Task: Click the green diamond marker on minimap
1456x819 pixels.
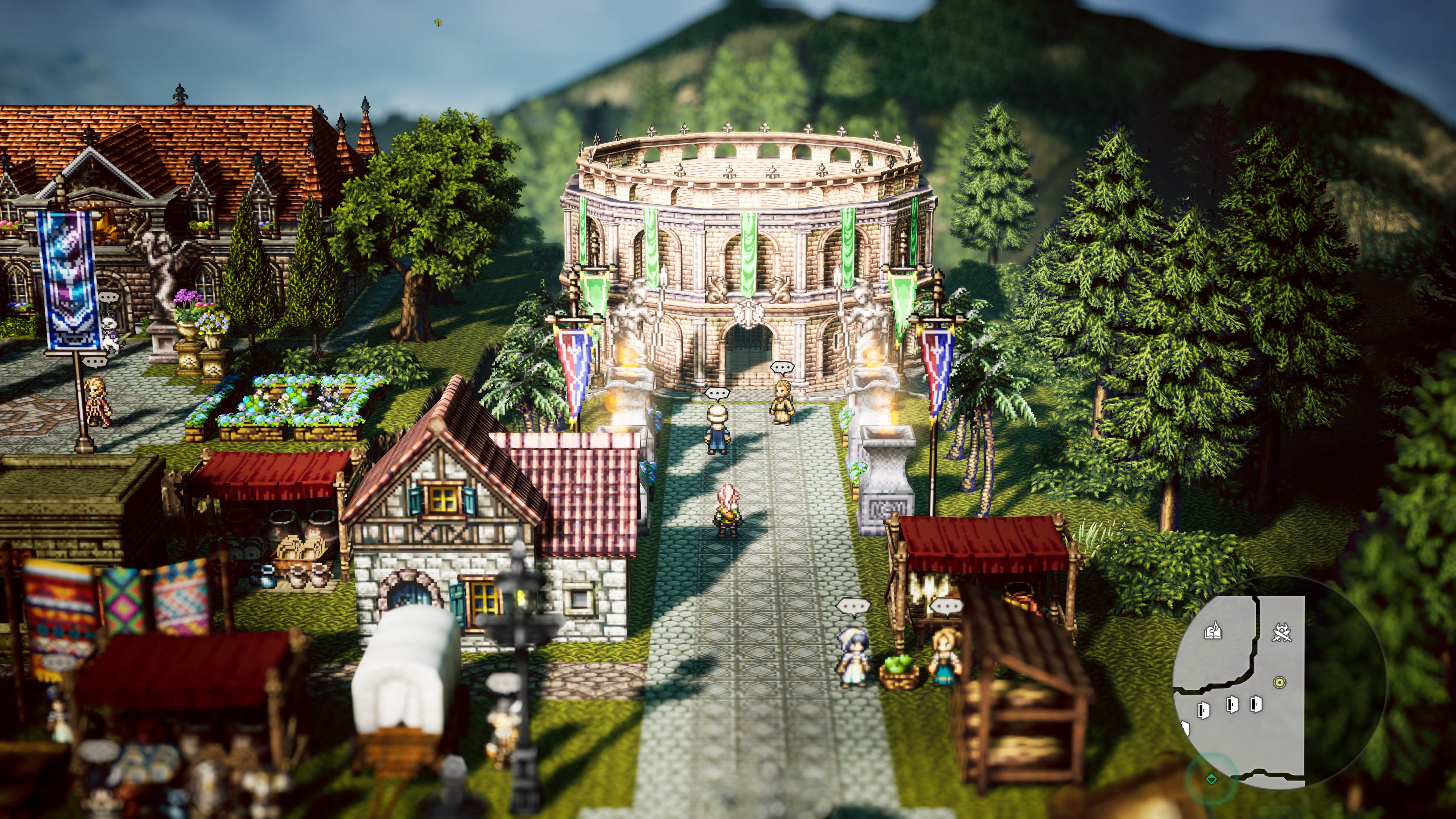Action: click(x=1211, y=779)
